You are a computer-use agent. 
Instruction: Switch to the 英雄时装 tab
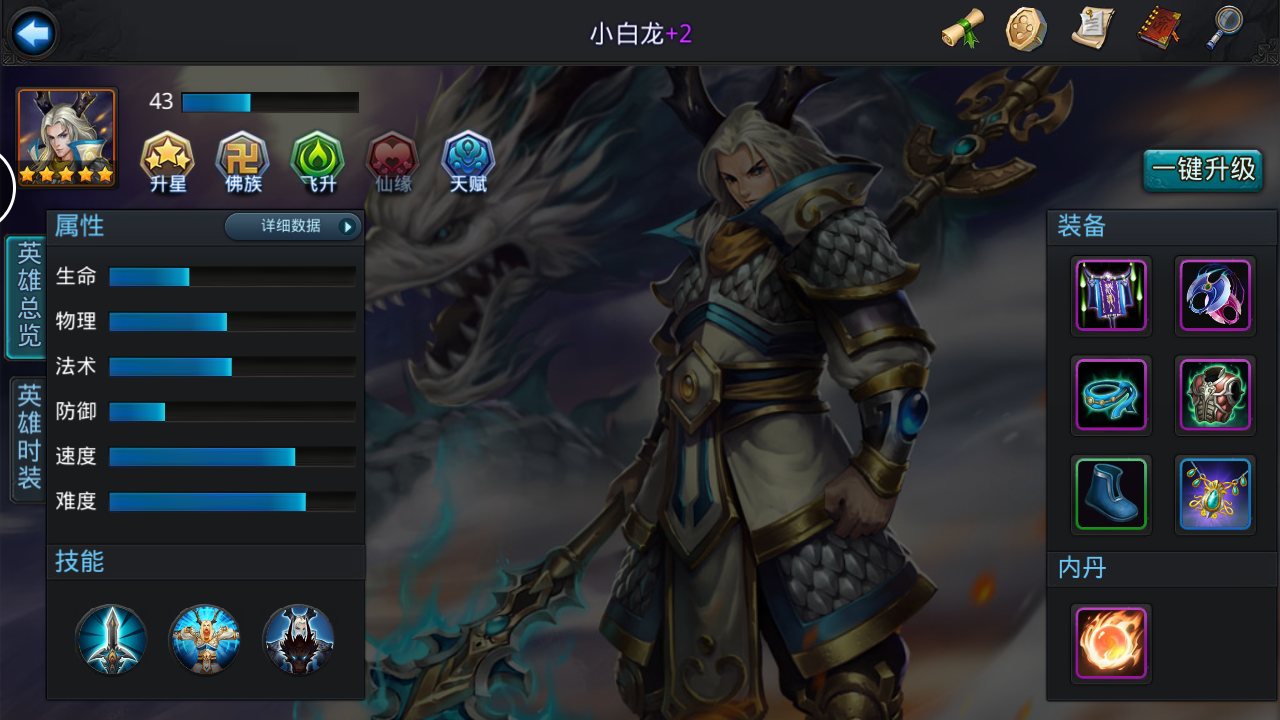coord(23,432)
